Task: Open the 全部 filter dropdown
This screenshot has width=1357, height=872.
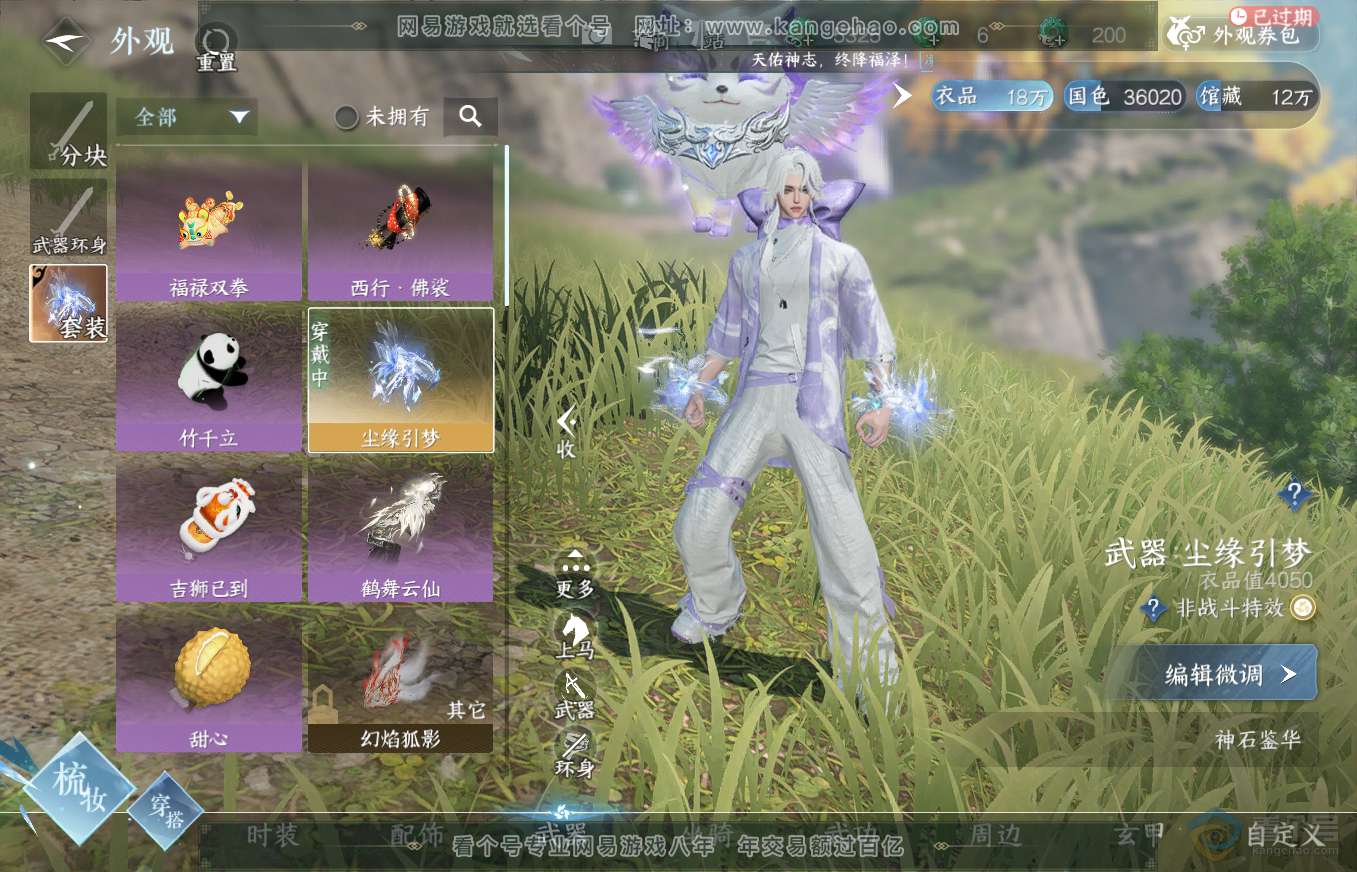Action: coord(186,117)
